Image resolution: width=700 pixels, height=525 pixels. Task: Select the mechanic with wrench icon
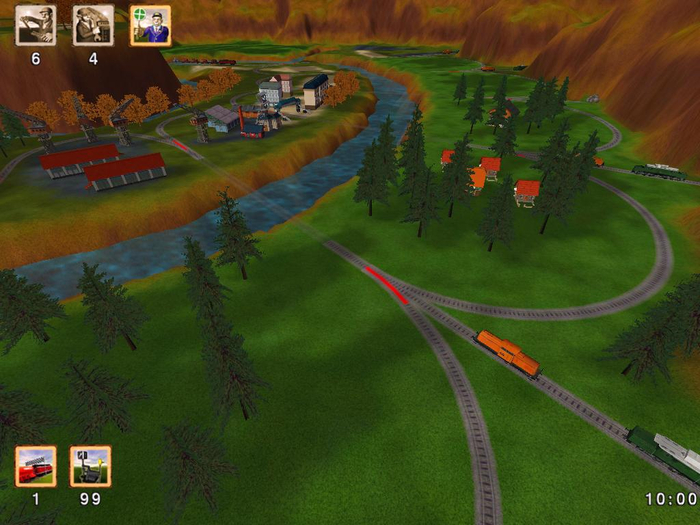[x=93, y=26]
